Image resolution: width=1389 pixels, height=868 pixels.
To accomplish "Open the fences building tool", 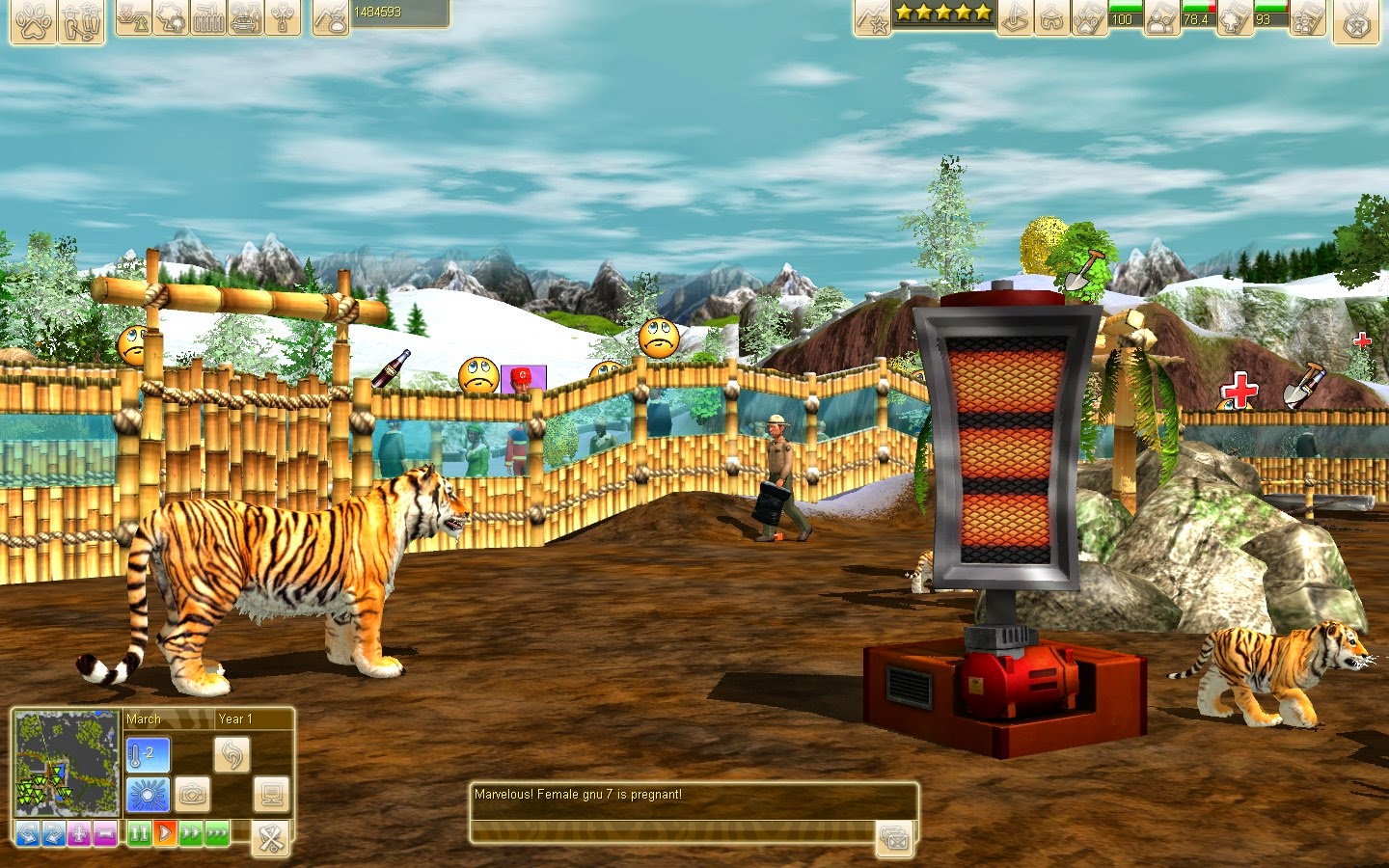I will click(x=208, y=16).
